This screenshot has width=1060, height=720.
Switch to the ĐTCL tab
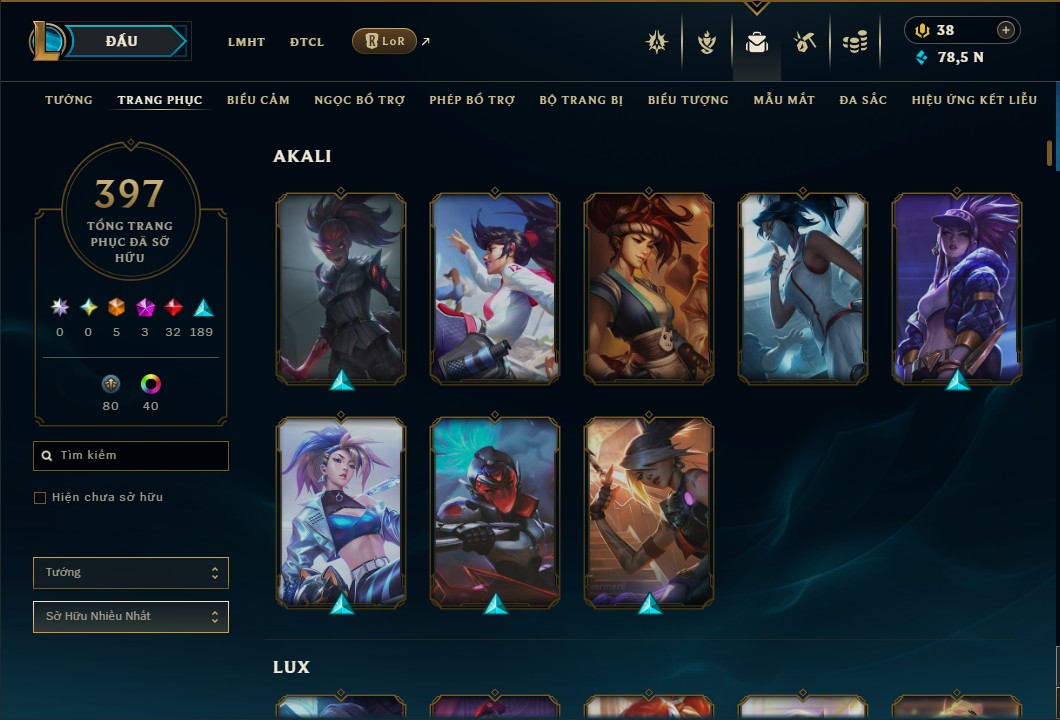(x=307, y=42)
